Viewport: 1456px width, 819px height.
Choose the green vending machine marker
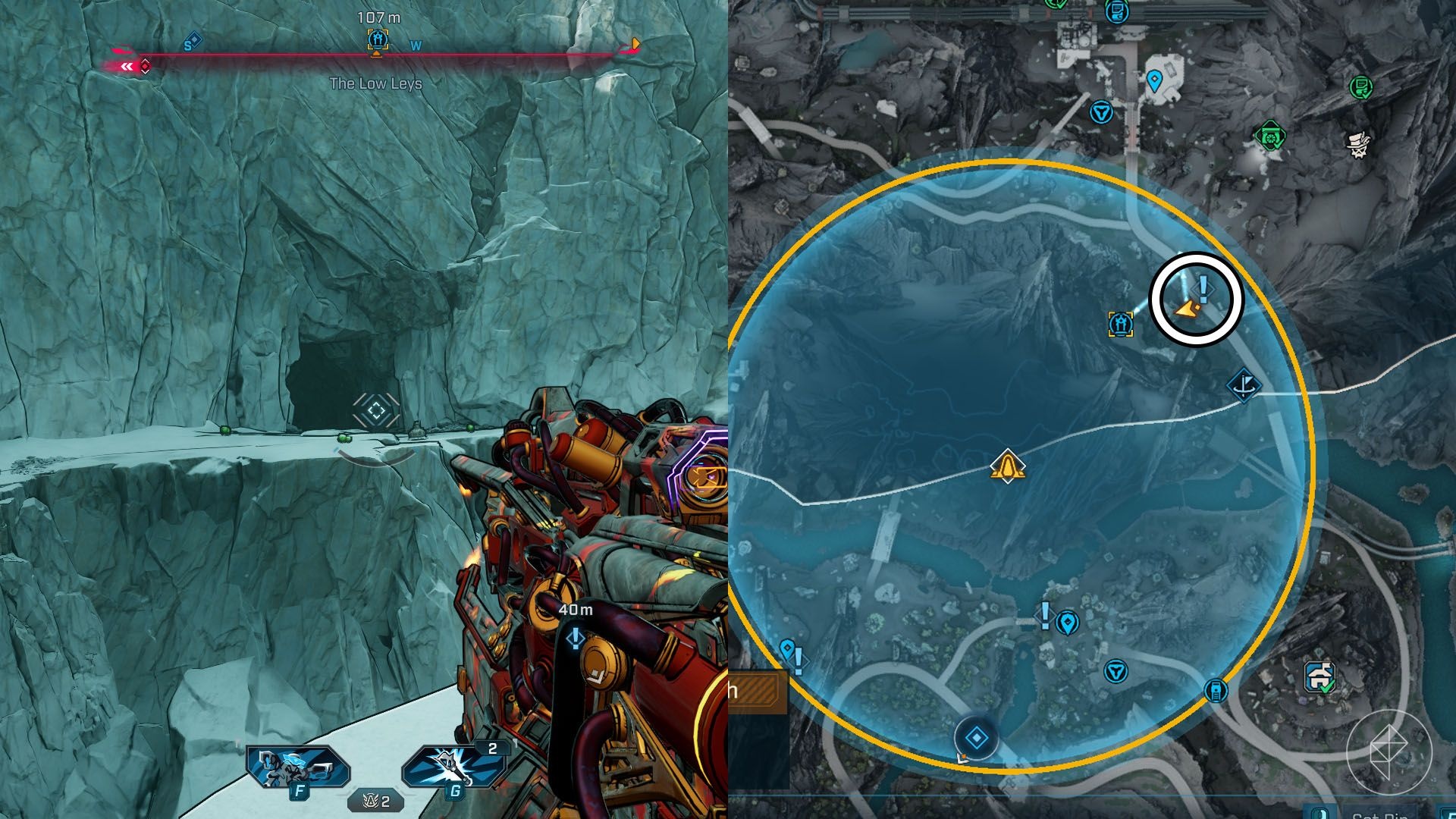pyautogui.click(x=1361, y=86)
